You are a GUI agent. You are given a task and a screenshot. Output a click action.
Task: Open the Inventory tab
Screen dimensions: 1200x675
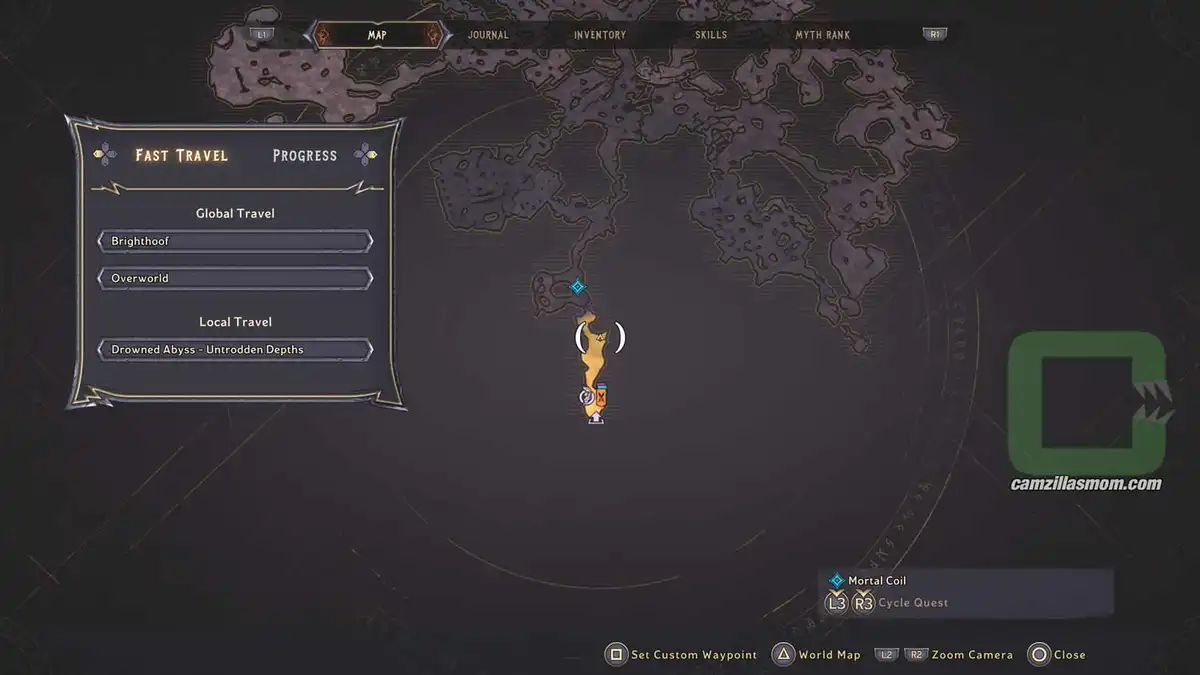600,35
